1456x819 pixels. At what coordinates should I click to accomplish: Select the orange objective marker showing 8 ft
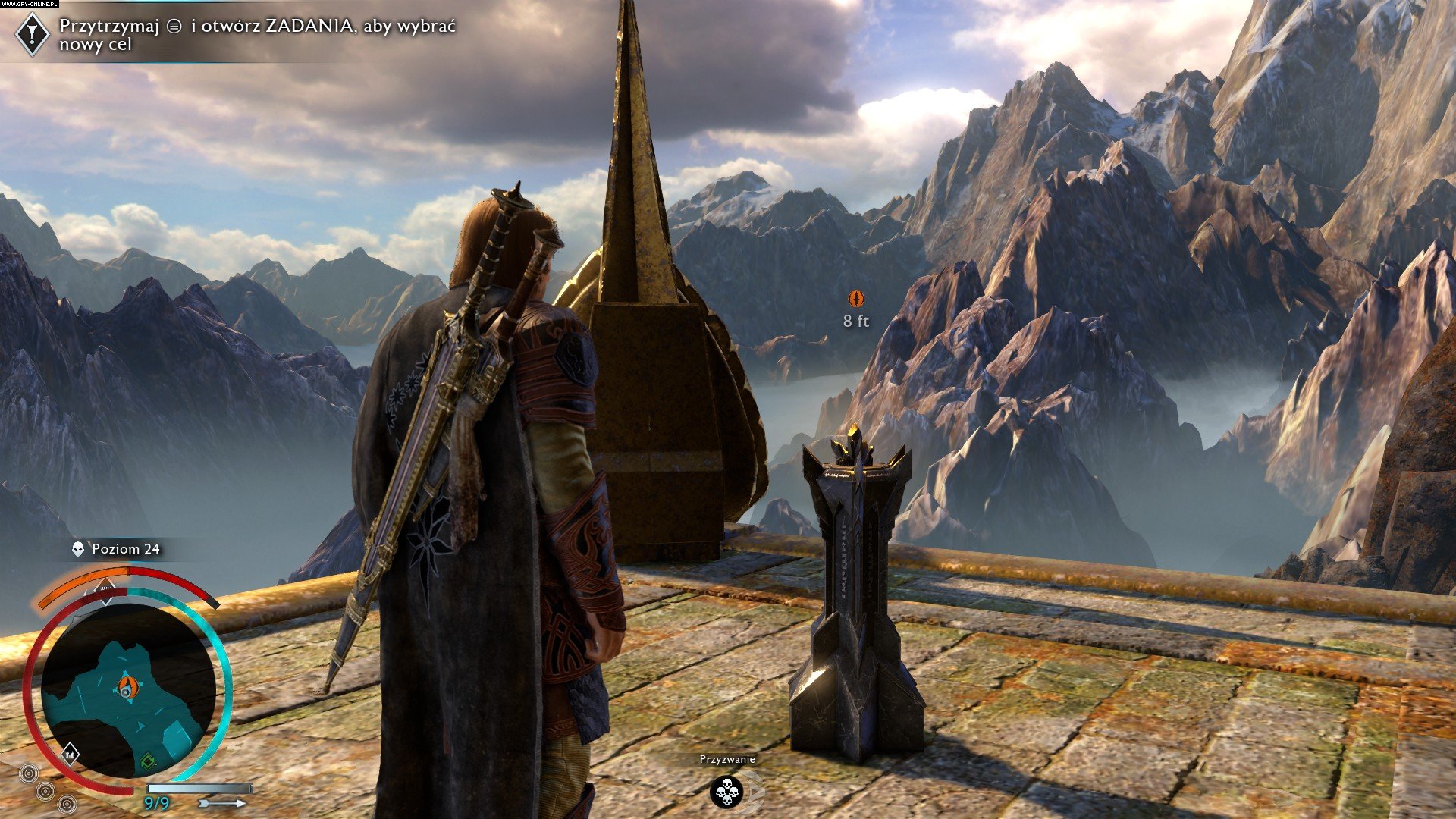[x=855, y=298]
